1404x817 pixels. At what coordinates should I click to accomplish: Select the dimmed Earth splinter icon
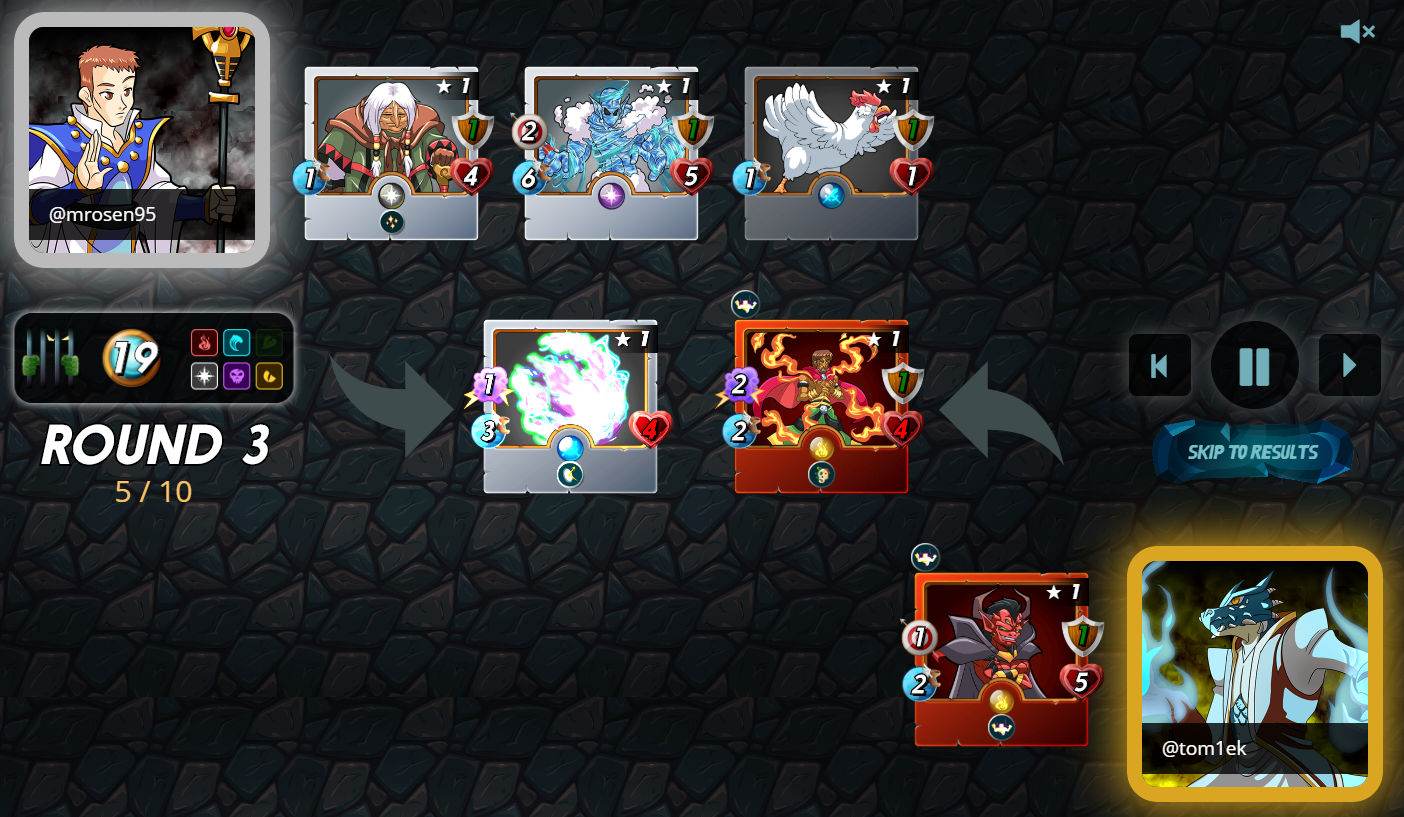(269, 342)
